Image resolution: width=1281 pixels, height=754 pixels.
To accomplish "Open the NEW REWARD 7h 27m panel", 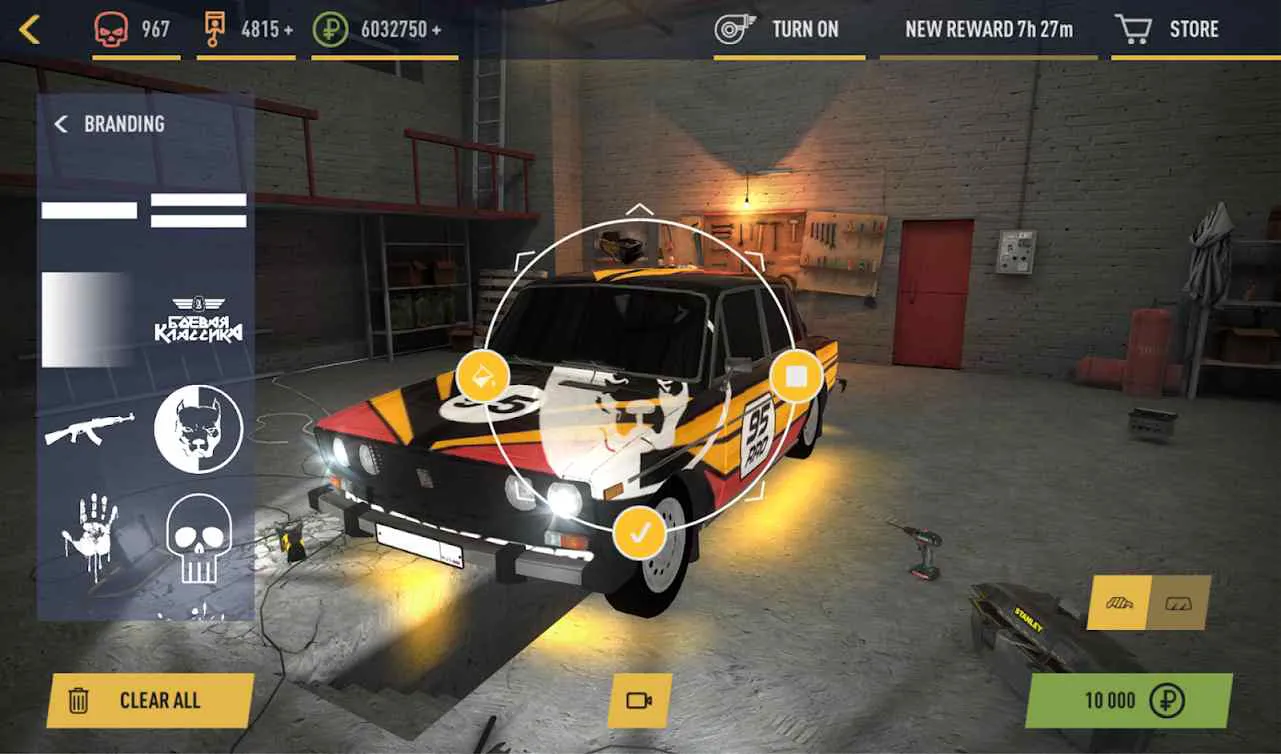I will 989,29.
